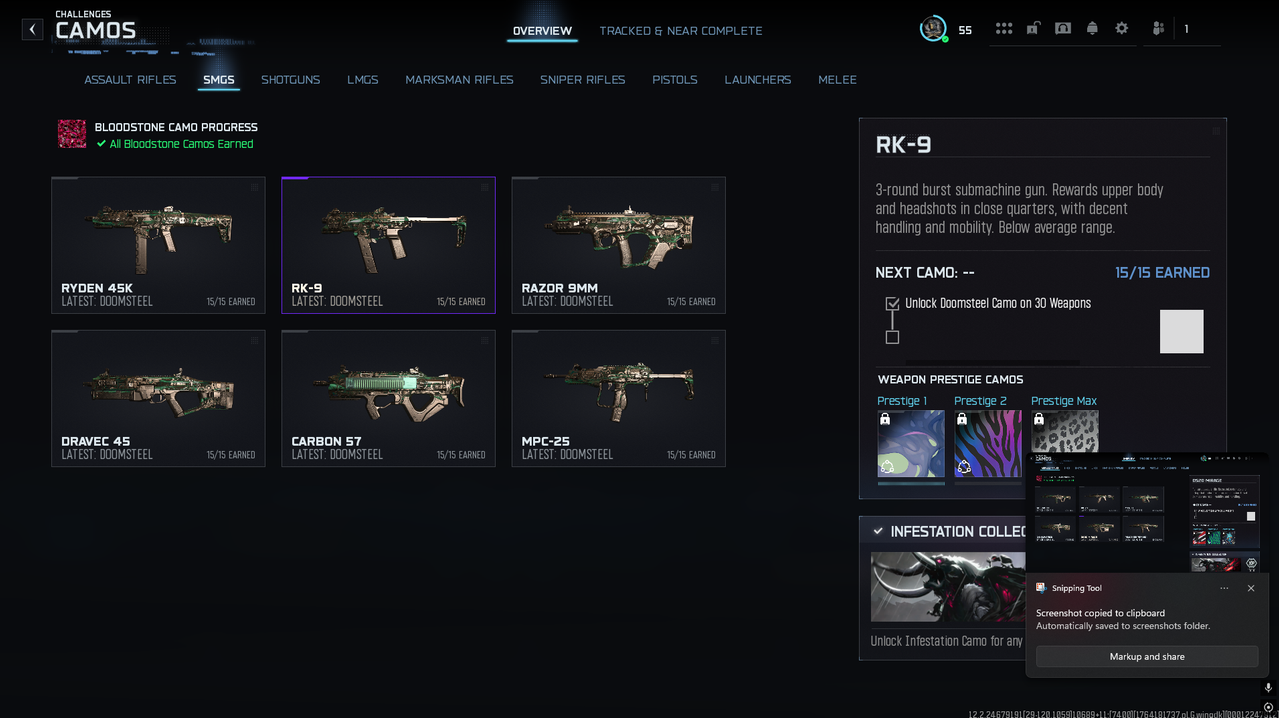The image size is (1279, 718).
Task: Select the Prestige 2 zebra camo
Action: click(987, 444)
